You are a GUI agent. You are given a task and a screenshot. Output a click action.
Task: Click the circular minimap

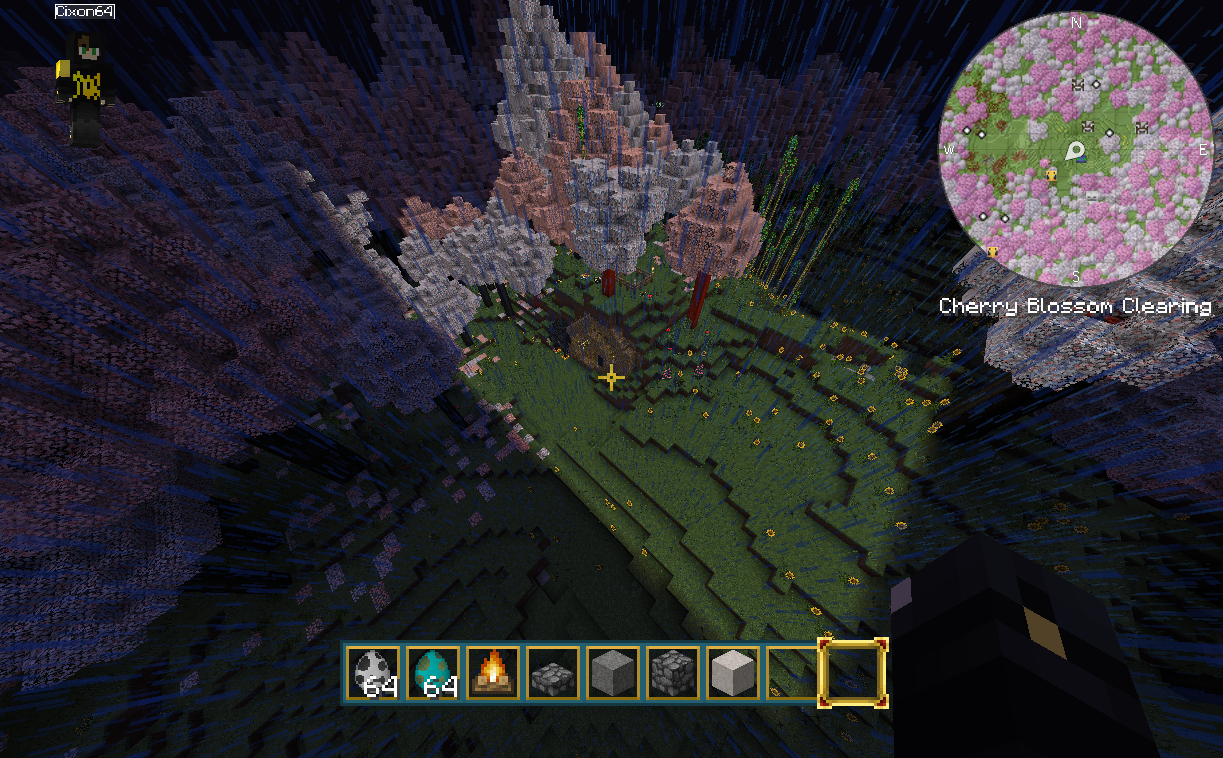[1076, 150]
